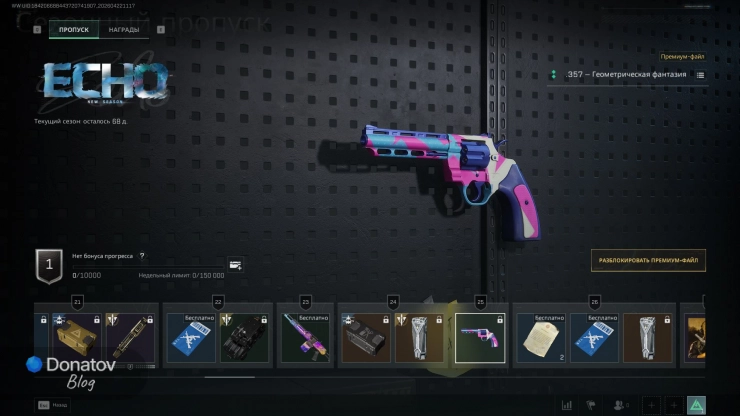The width and height of the screenshot is (740, 416).
Task: Click the green triangle icon in the corner
Action: (x=696, y=404)
